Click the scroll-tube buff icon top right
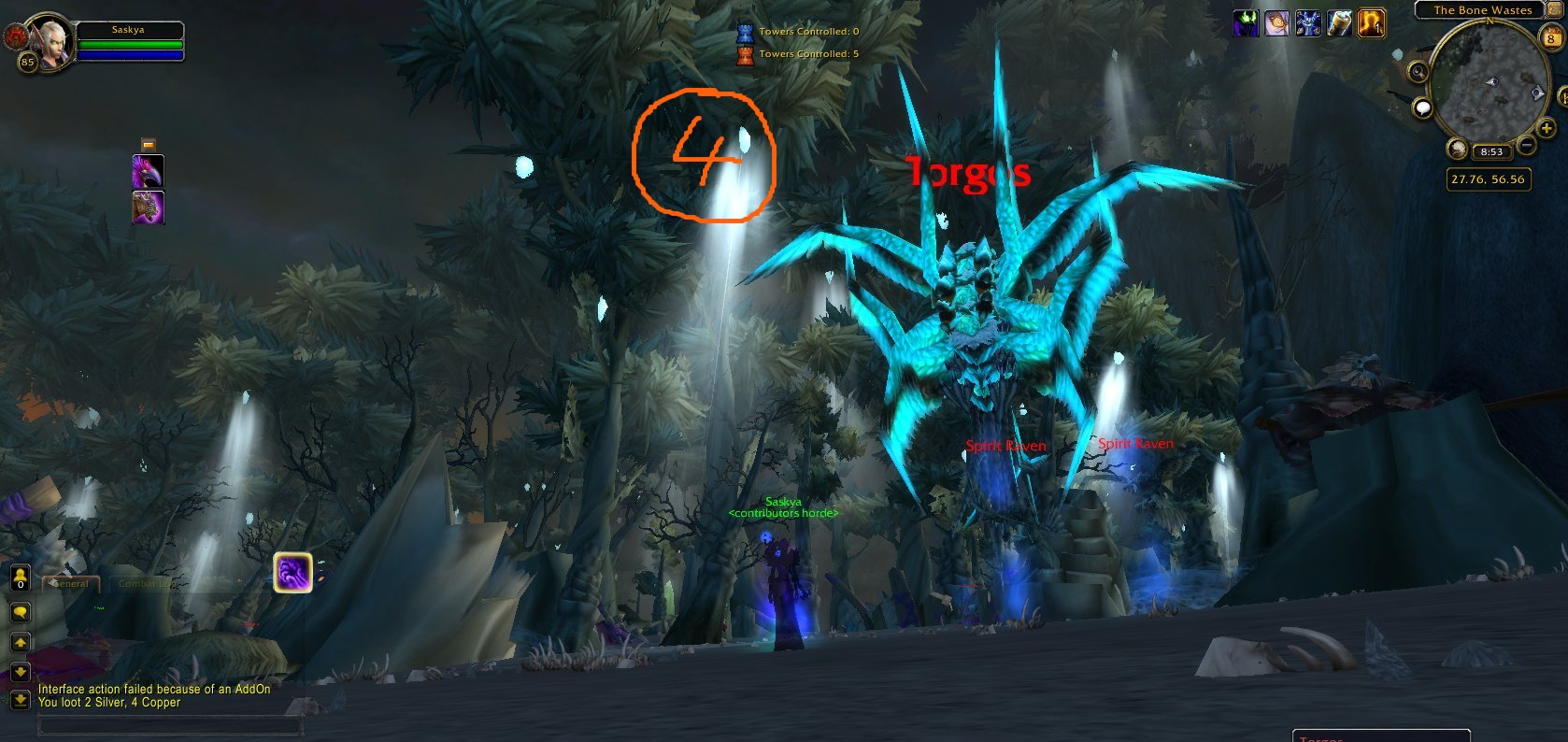This screenshot has width=1568, height=742. (x=1339, y=22)
